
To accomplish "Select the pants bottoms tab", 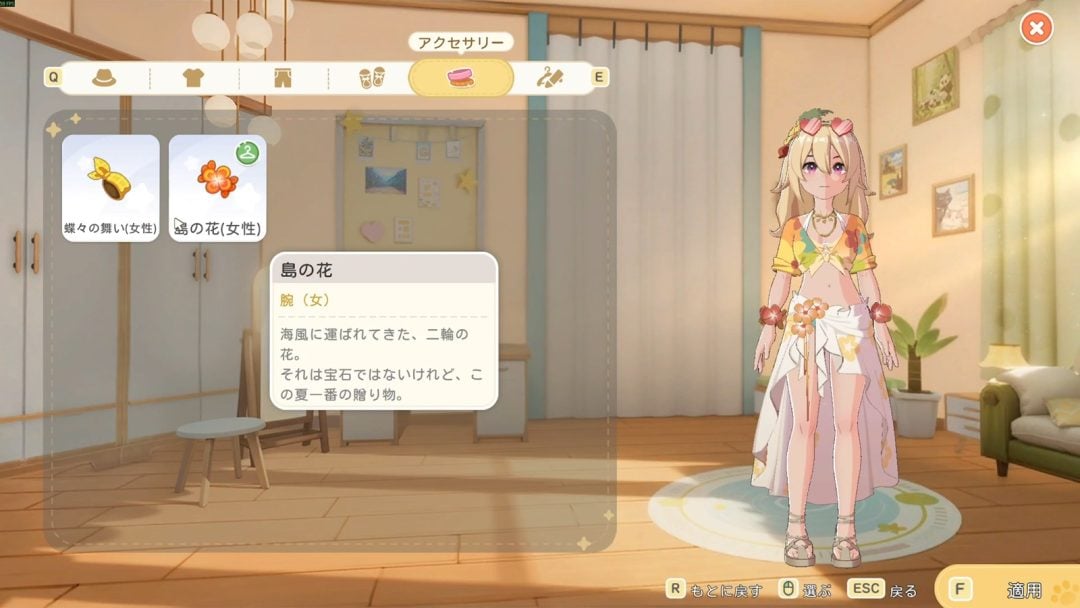I will 282,77.
